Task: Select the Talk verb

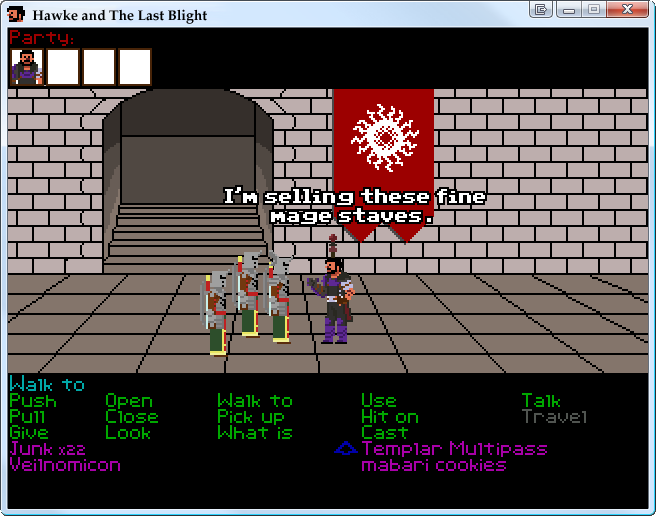Action: pos(541,401)
